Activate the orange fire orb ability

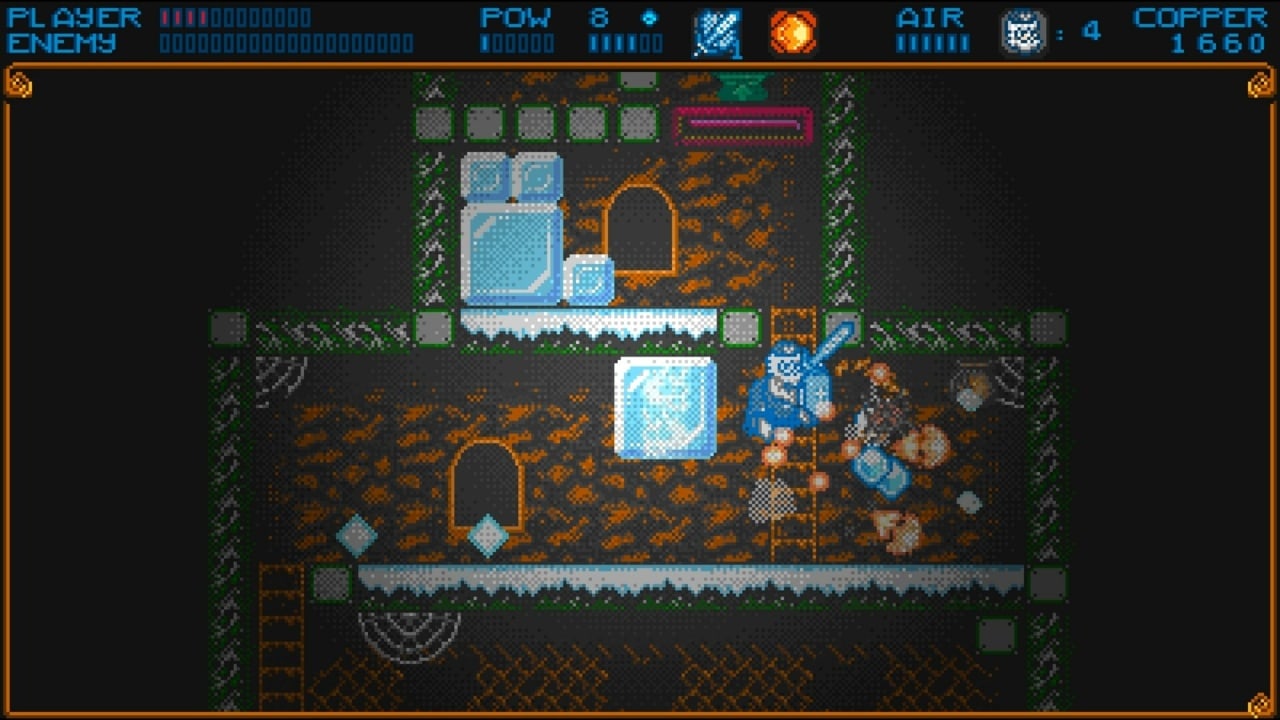(x=793, y=33)
